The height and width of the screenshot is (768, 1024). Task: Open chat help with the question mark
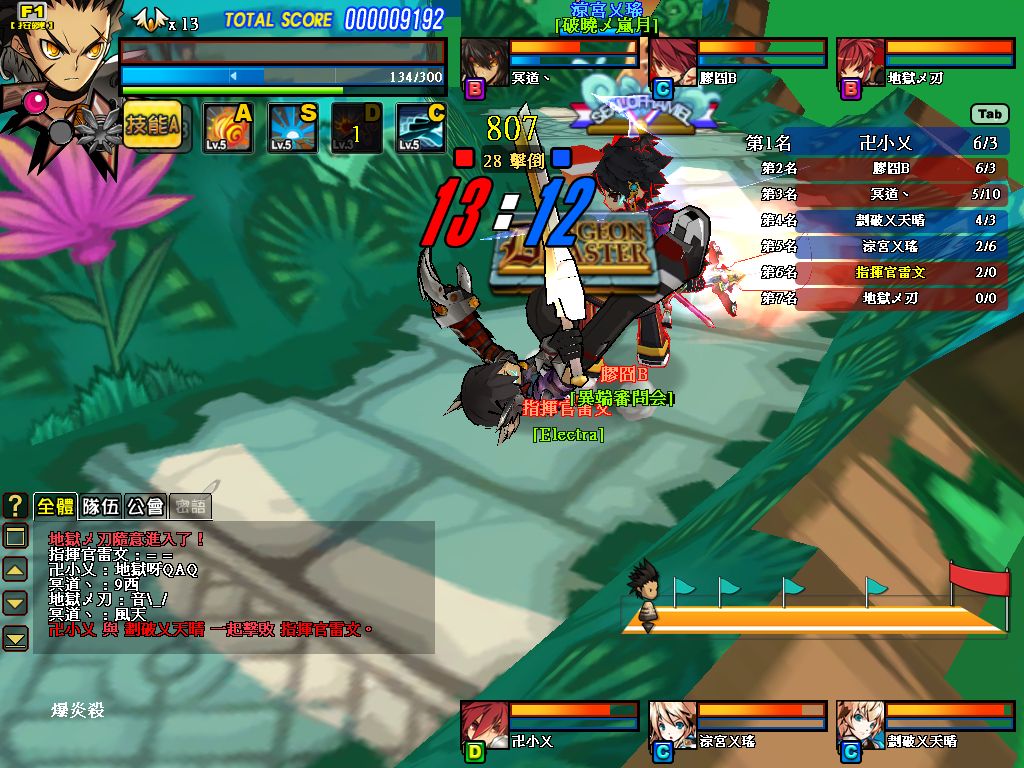[x=15, y=506]
